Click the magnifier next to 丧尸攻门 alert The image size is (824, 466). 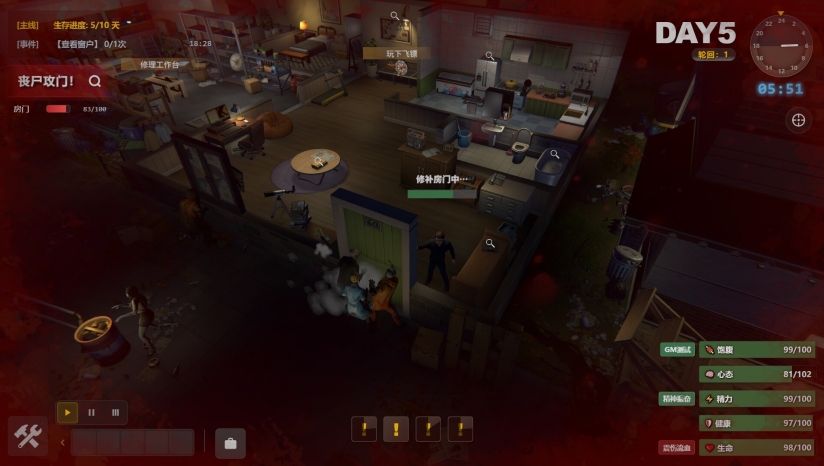click(95, 81)
